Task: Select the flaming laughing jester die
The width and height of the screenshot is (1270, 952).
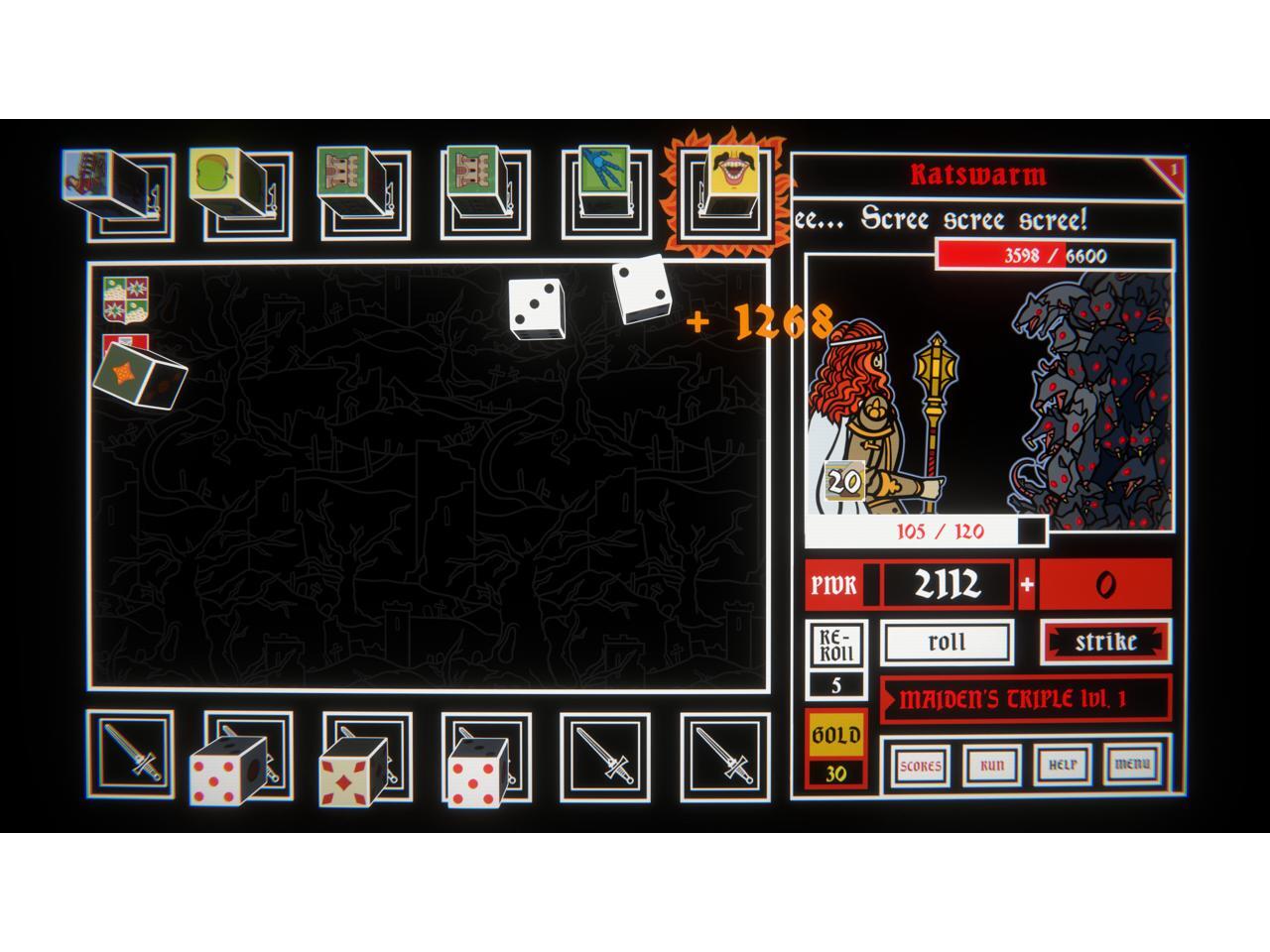Action: (731, 171)
